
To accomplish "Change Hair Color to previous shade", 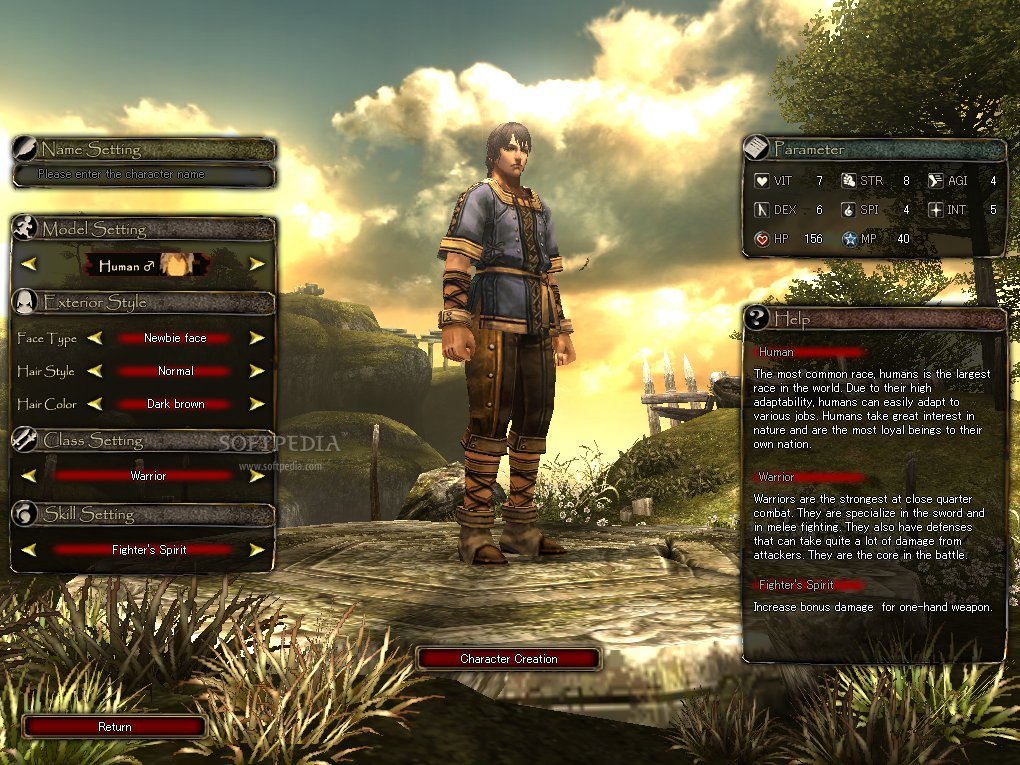I will (x=94, y=404).
